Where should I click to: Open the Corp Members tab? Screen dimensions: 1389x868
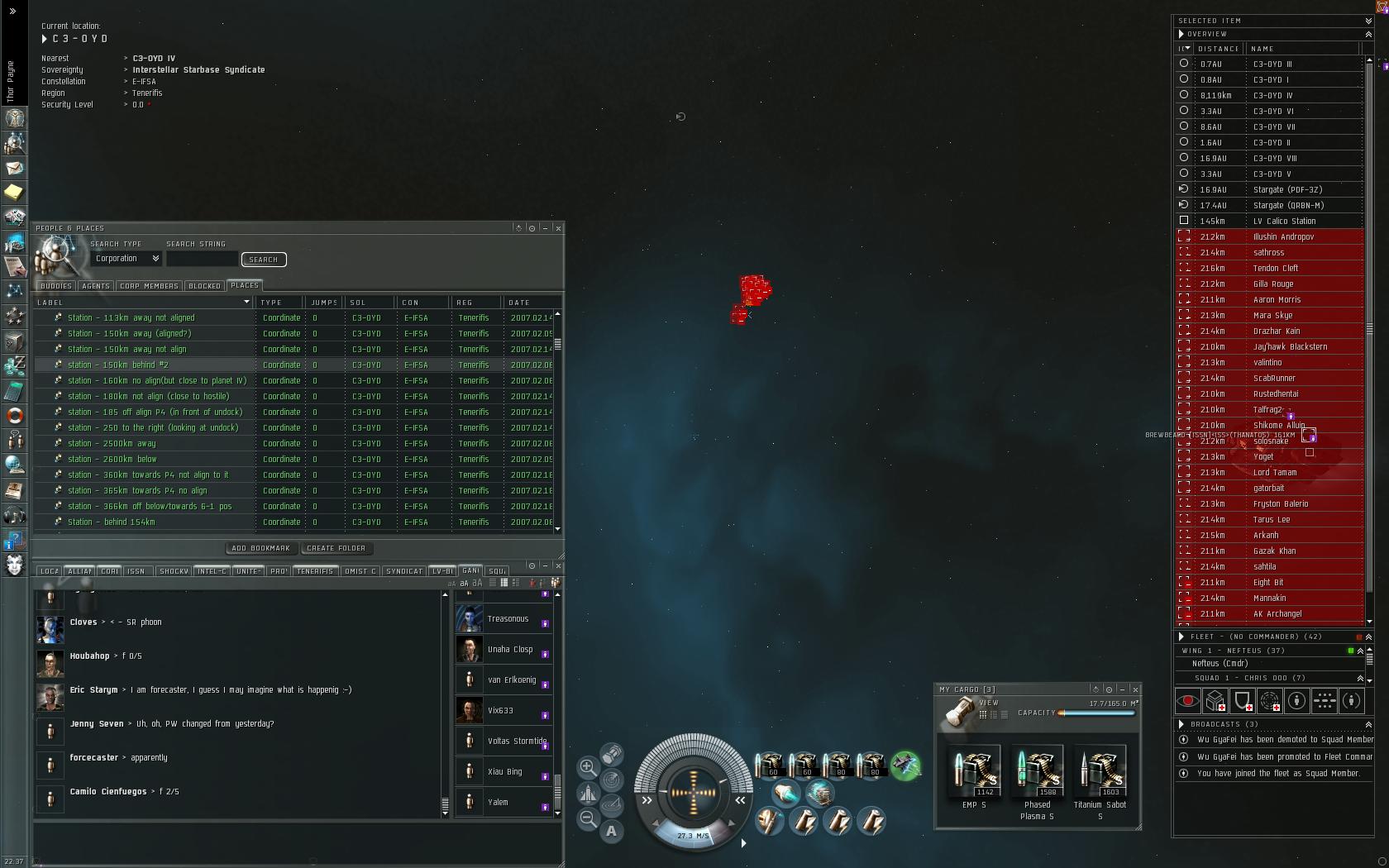point(149,286)
